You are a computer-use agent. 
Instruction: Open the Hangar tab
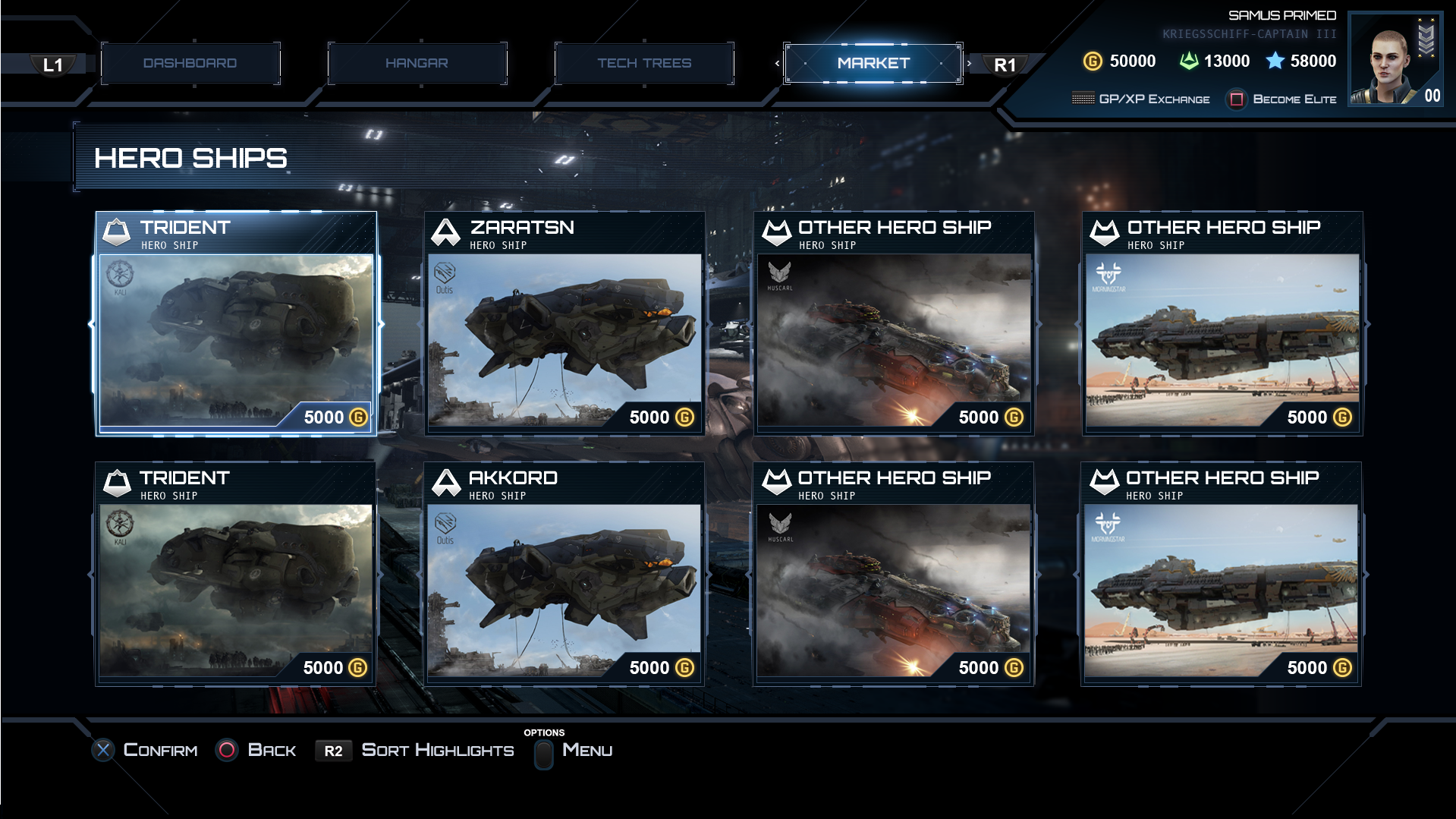417,63
